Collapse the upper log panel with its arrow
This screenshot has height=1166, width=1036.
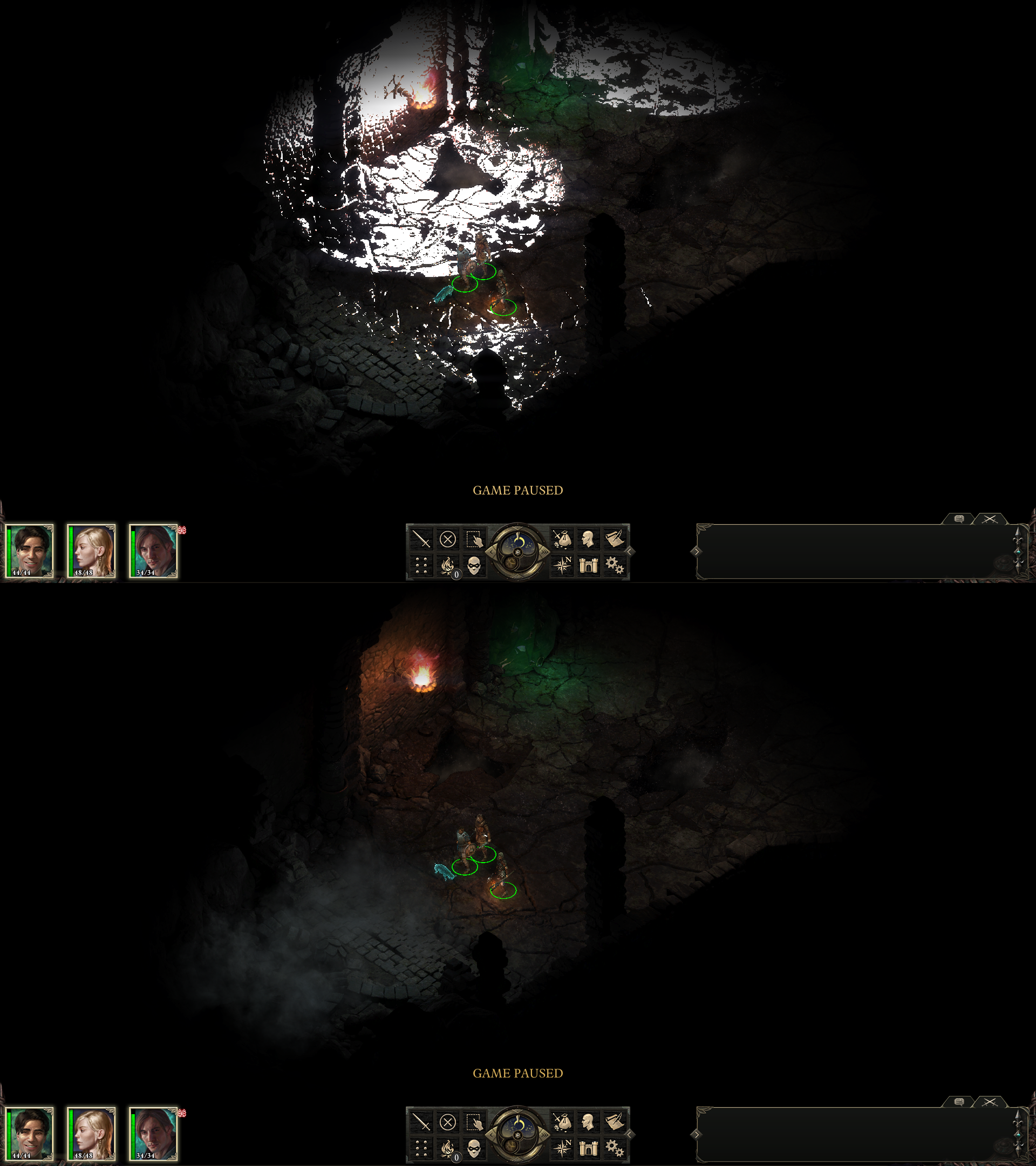pos(696,551)
